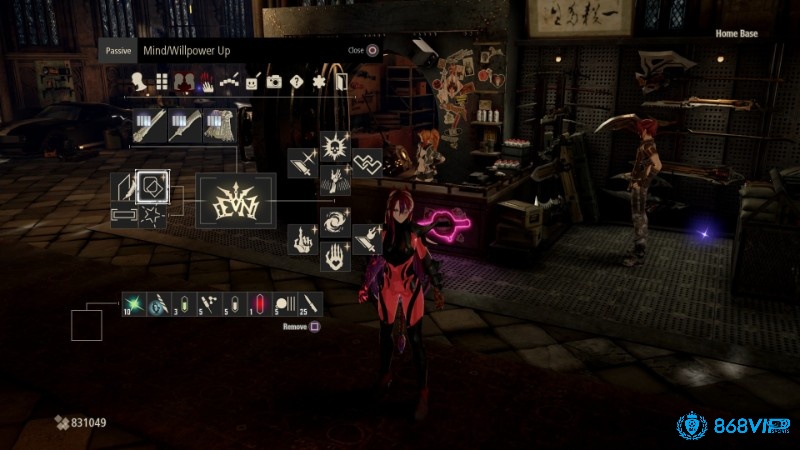Screen dimensions: 800x450
Task: Pick the fanged veil equipment slot
Action: (x=218, y=127)
